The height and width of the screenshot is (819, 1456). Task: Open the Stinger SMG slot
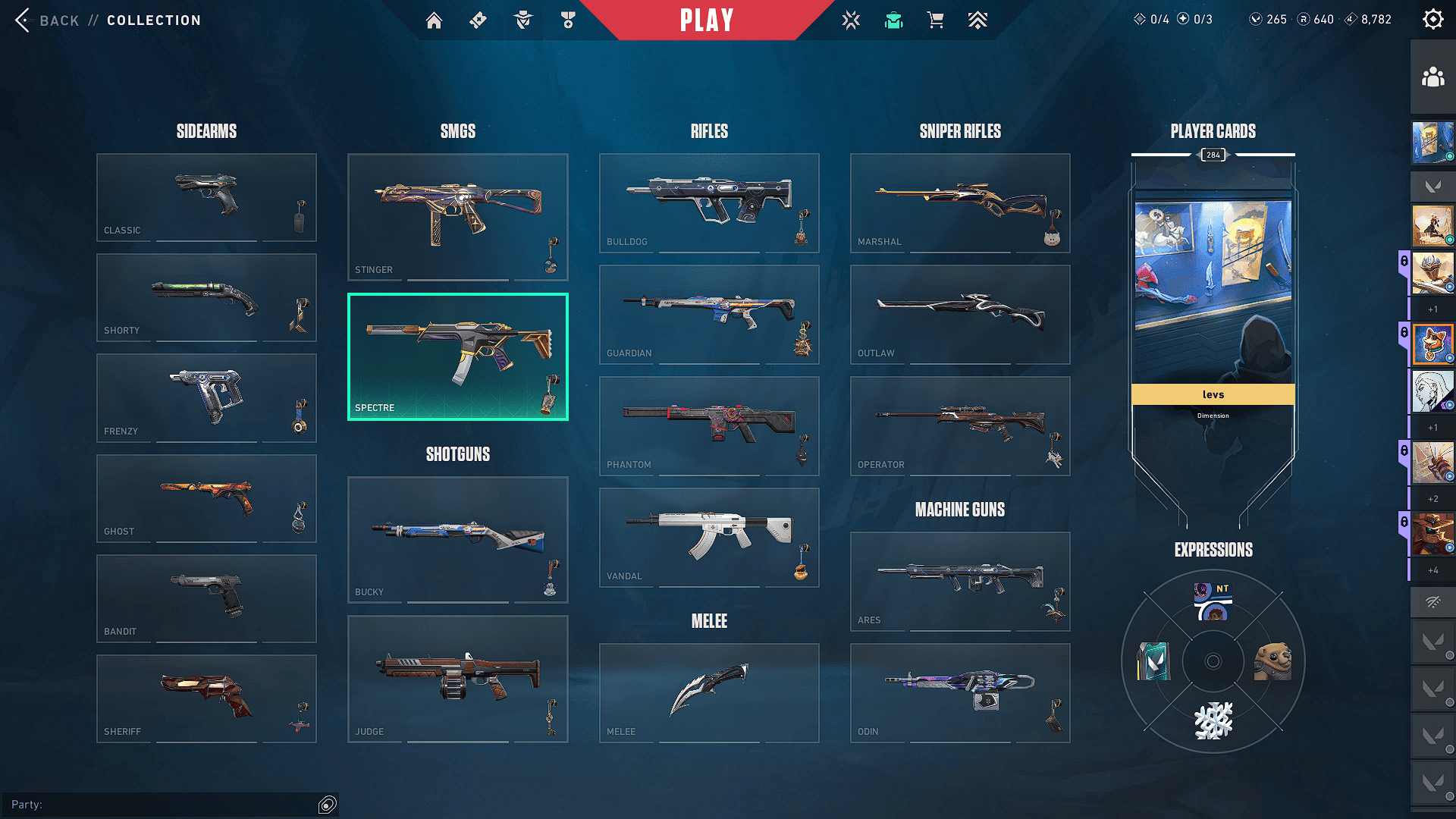(457, 217)
